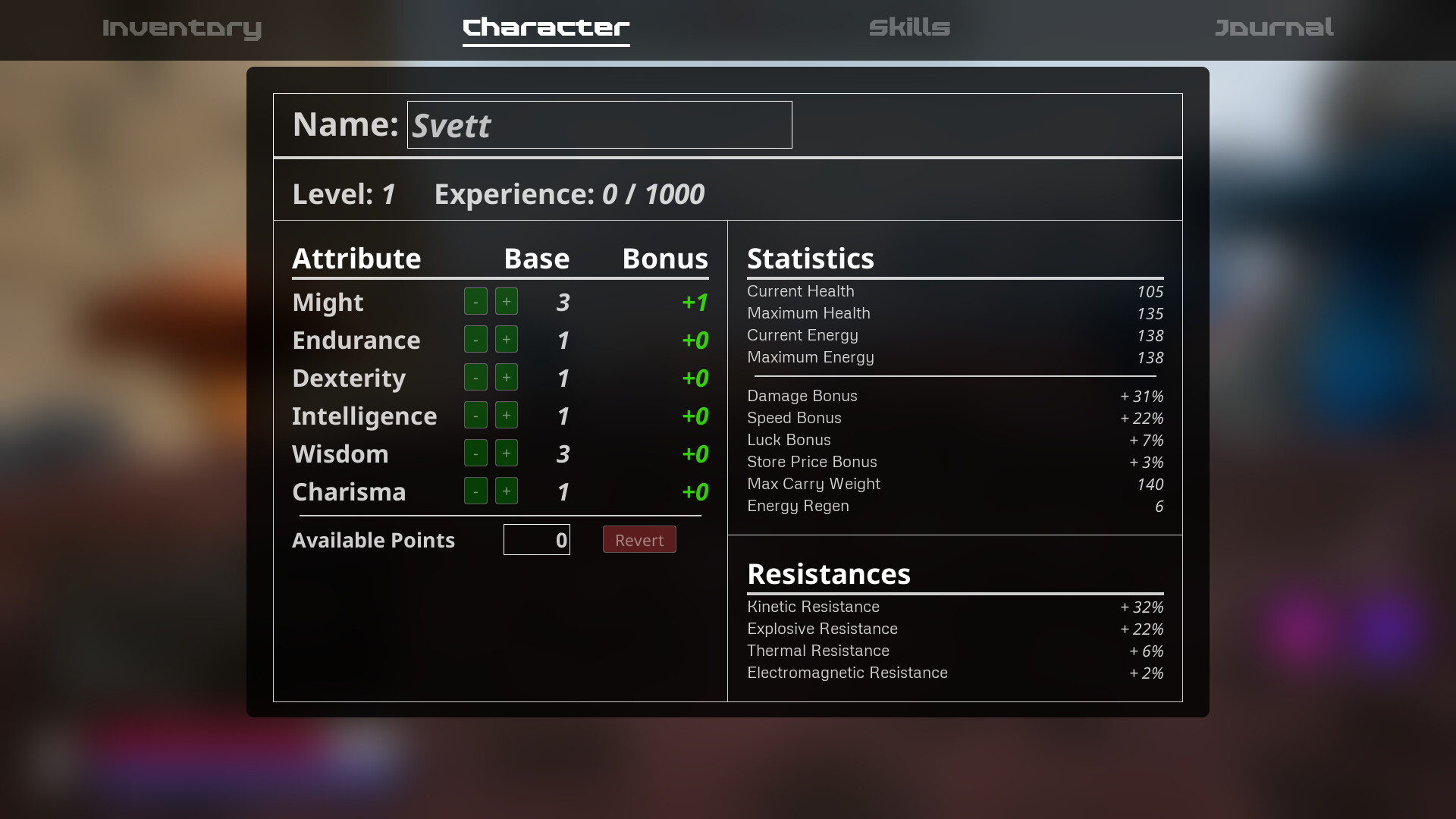The width and height of the screenshot is (1456, 819).
Task: Click the character name field showing Svett
Action: 599,124
